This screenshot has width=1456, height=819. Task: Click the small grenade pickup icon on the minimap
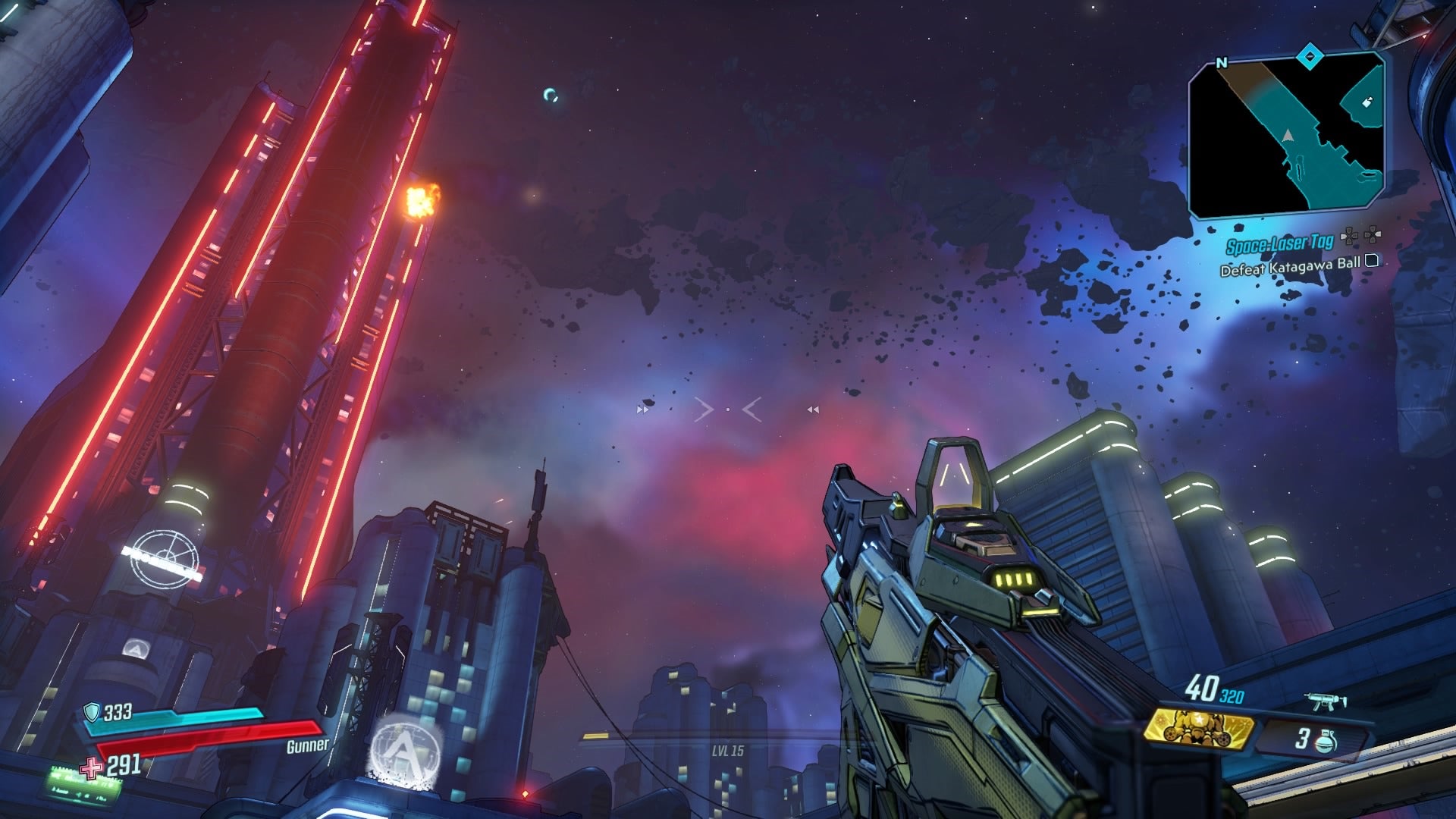click(x=1367, y=102)
